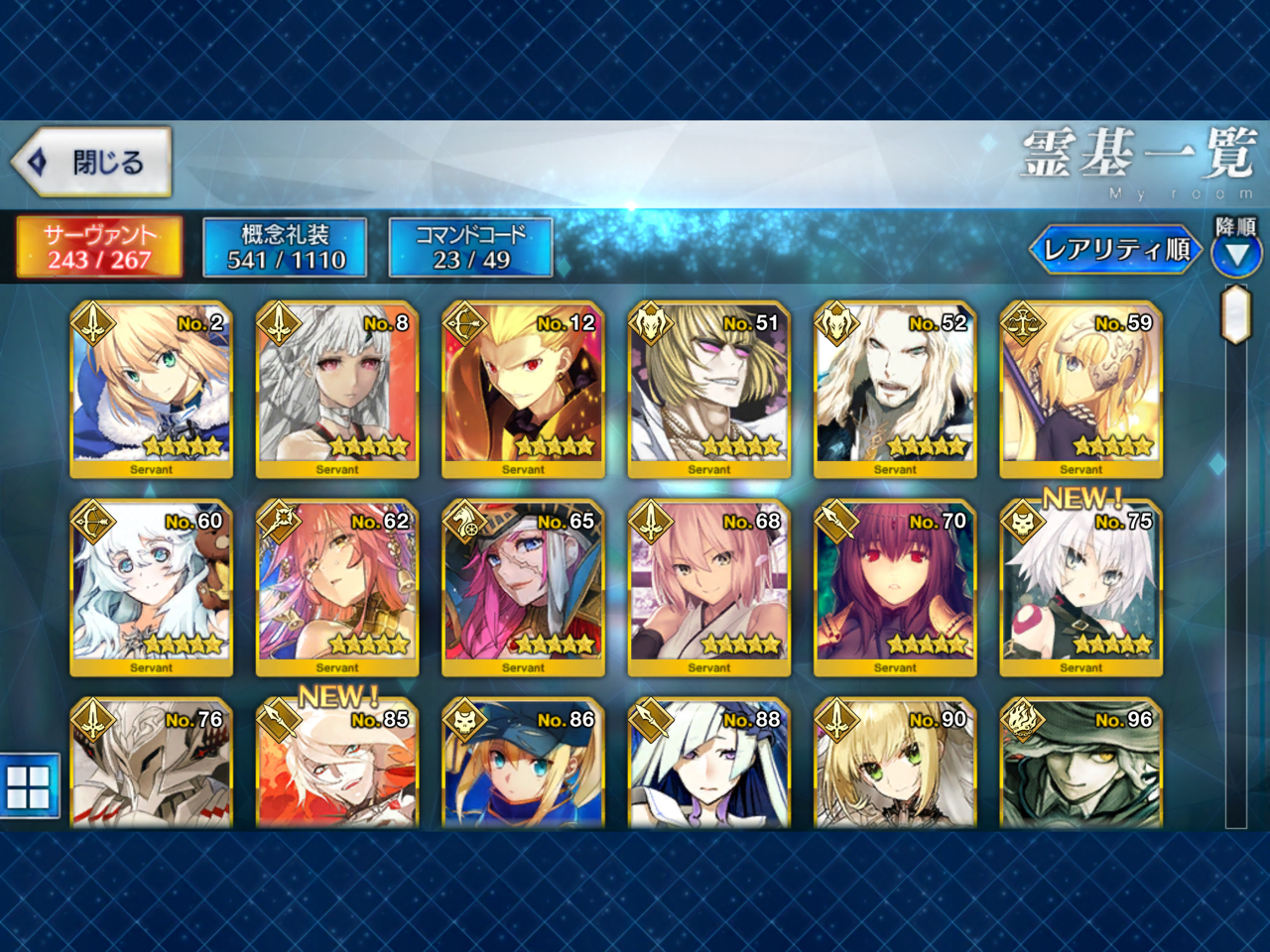This screenshot has height=952, width=1270.
Task: Click the vertical scrollbar handle
Action: coord(1235,313)
